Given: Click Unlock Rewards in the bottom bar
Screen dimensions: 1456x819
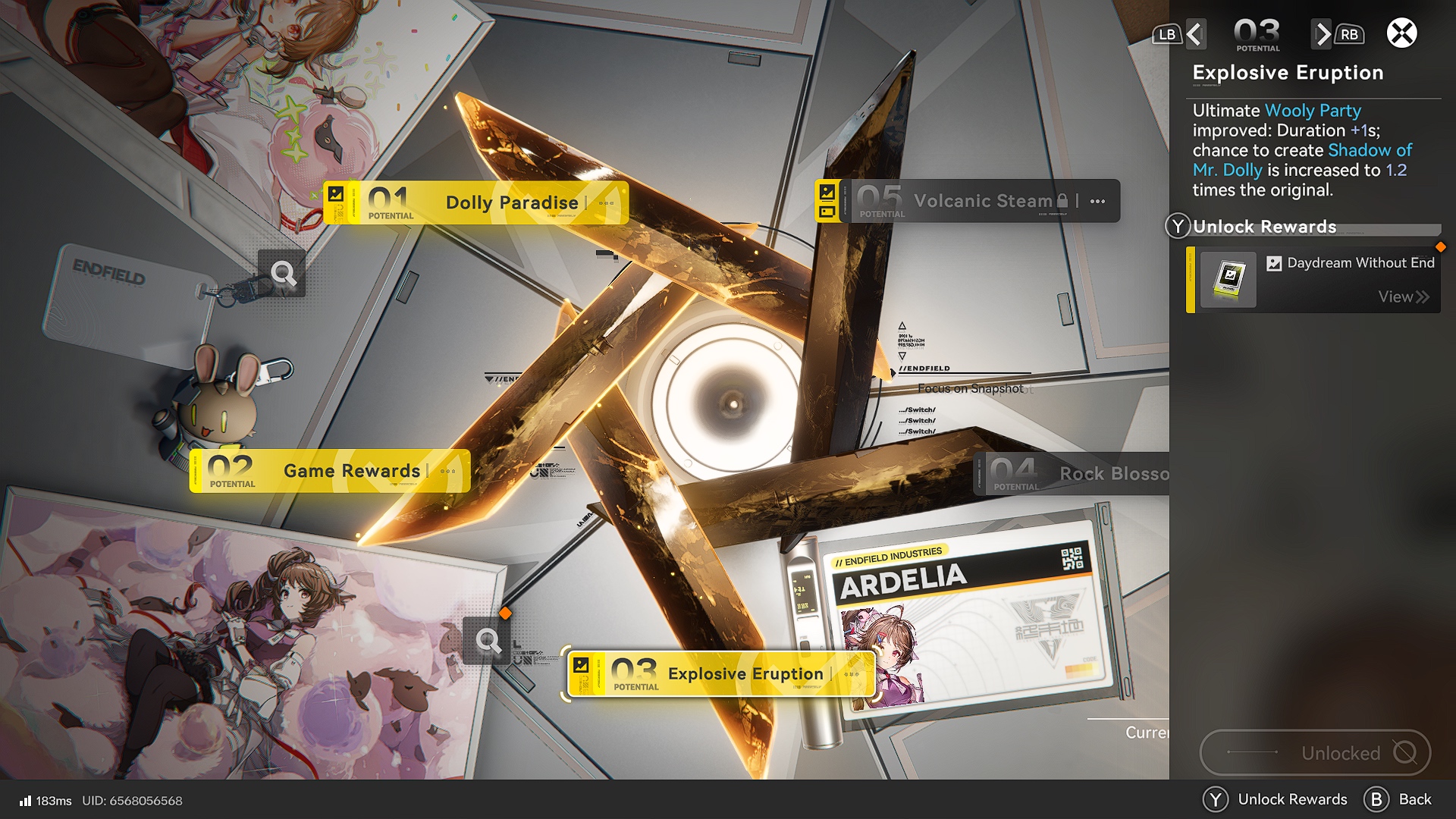Looking at the screenshot, I should pyautogui.click(x=1276, y=799).
